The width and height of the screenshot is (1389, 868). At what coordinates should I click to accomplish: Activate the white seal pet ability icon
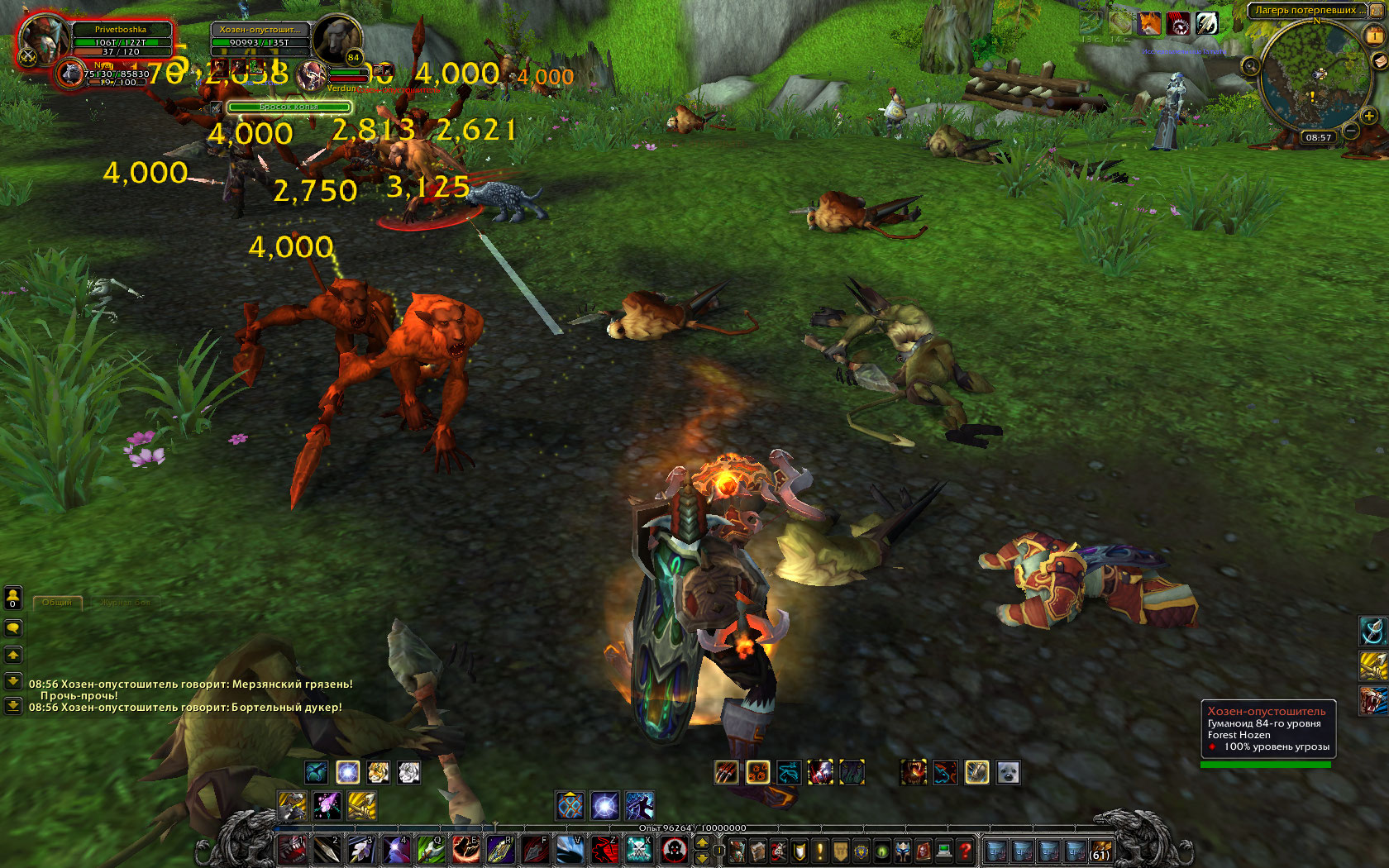pos(1008,773)
